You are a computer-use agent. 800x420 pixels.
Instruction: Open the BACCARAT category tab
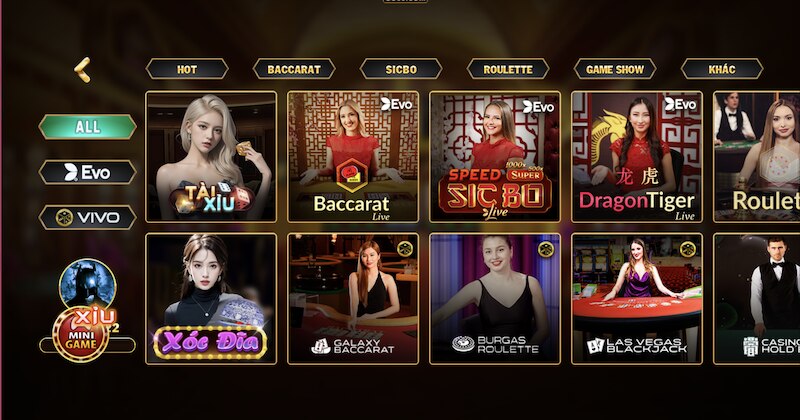[x=294, y=69]
